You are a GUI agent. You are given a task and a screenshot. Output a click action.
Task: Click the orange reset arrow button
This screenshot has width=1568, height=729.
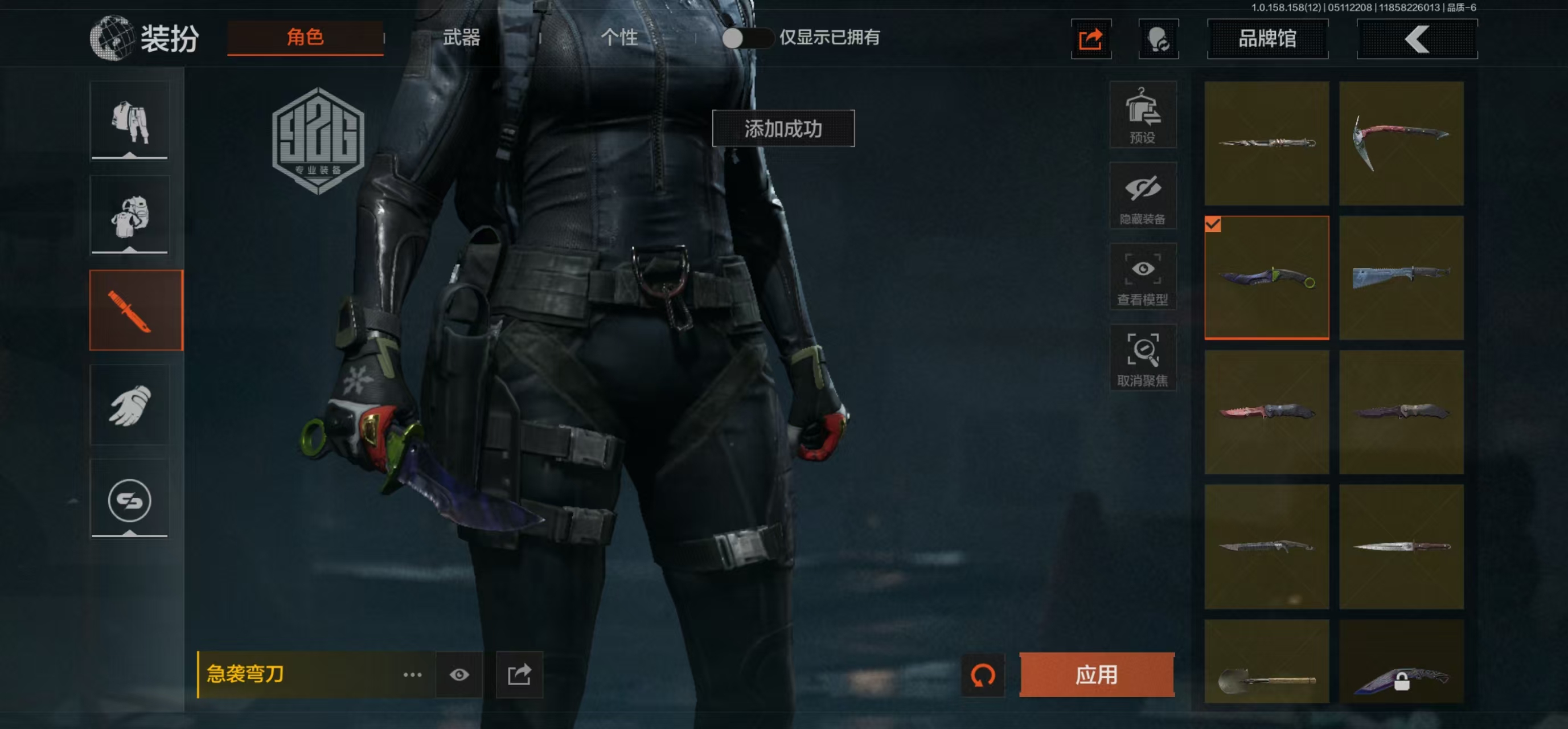(983, 674)
